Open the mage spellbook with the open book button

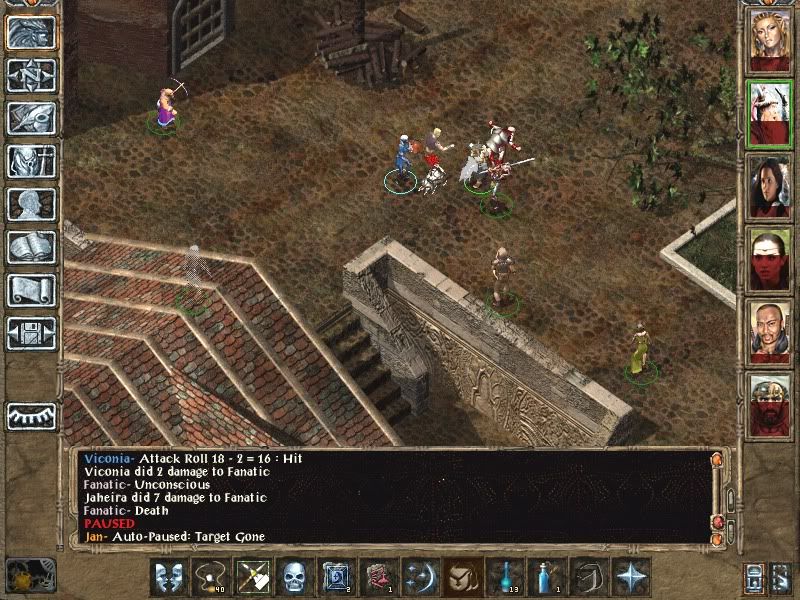[x=32, y=247]
